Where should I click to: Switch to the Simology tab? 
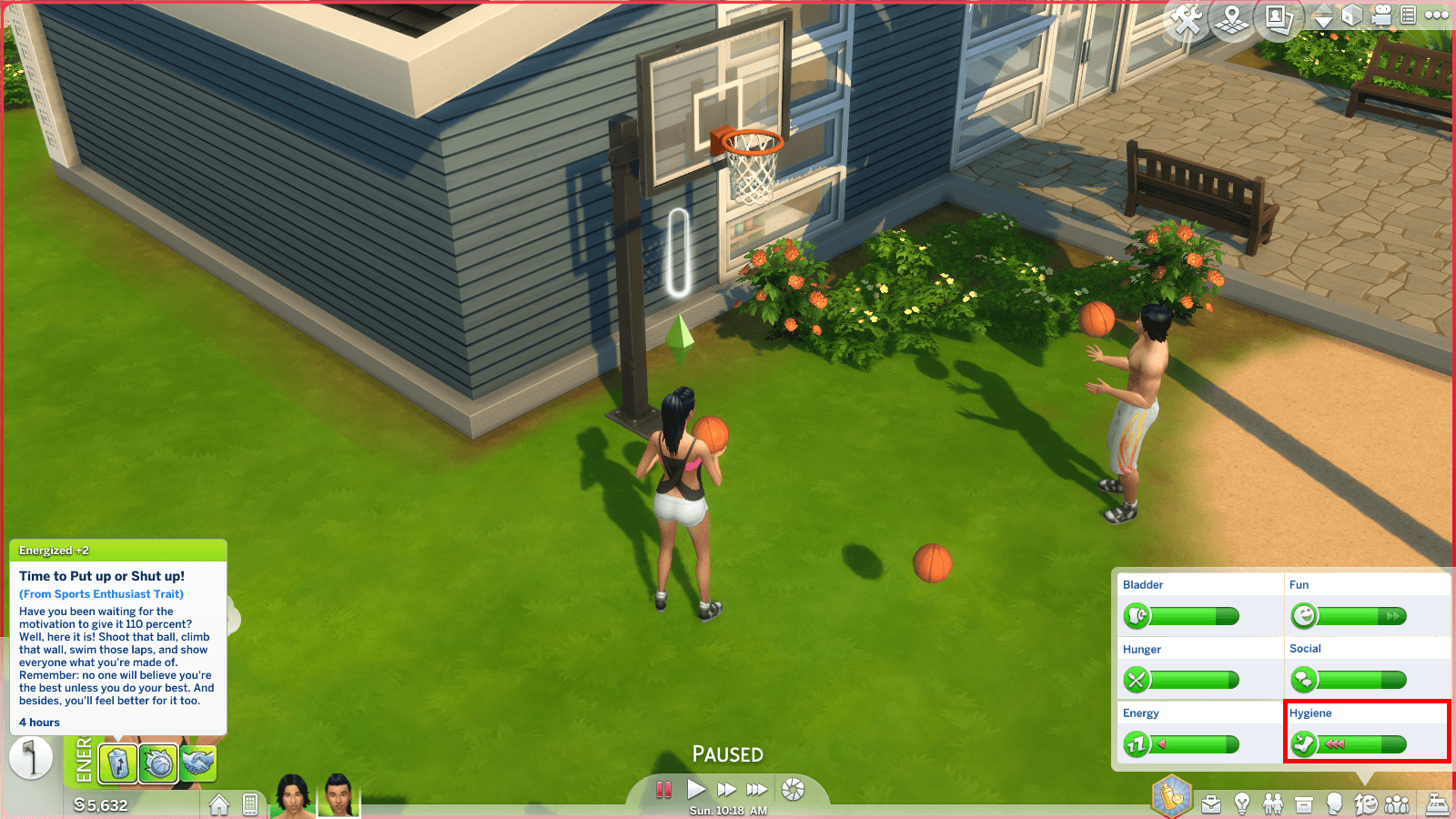[x=1334, y=803]
